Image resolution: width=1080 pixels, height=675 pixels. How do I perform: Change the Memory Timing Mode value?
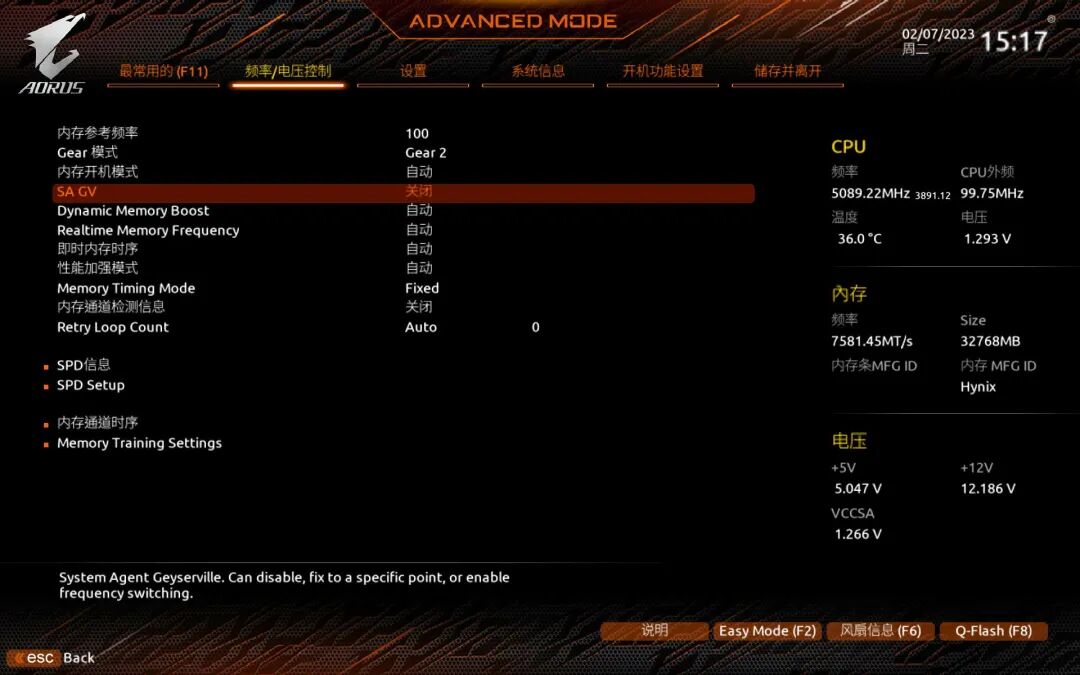tap(421, 288)
